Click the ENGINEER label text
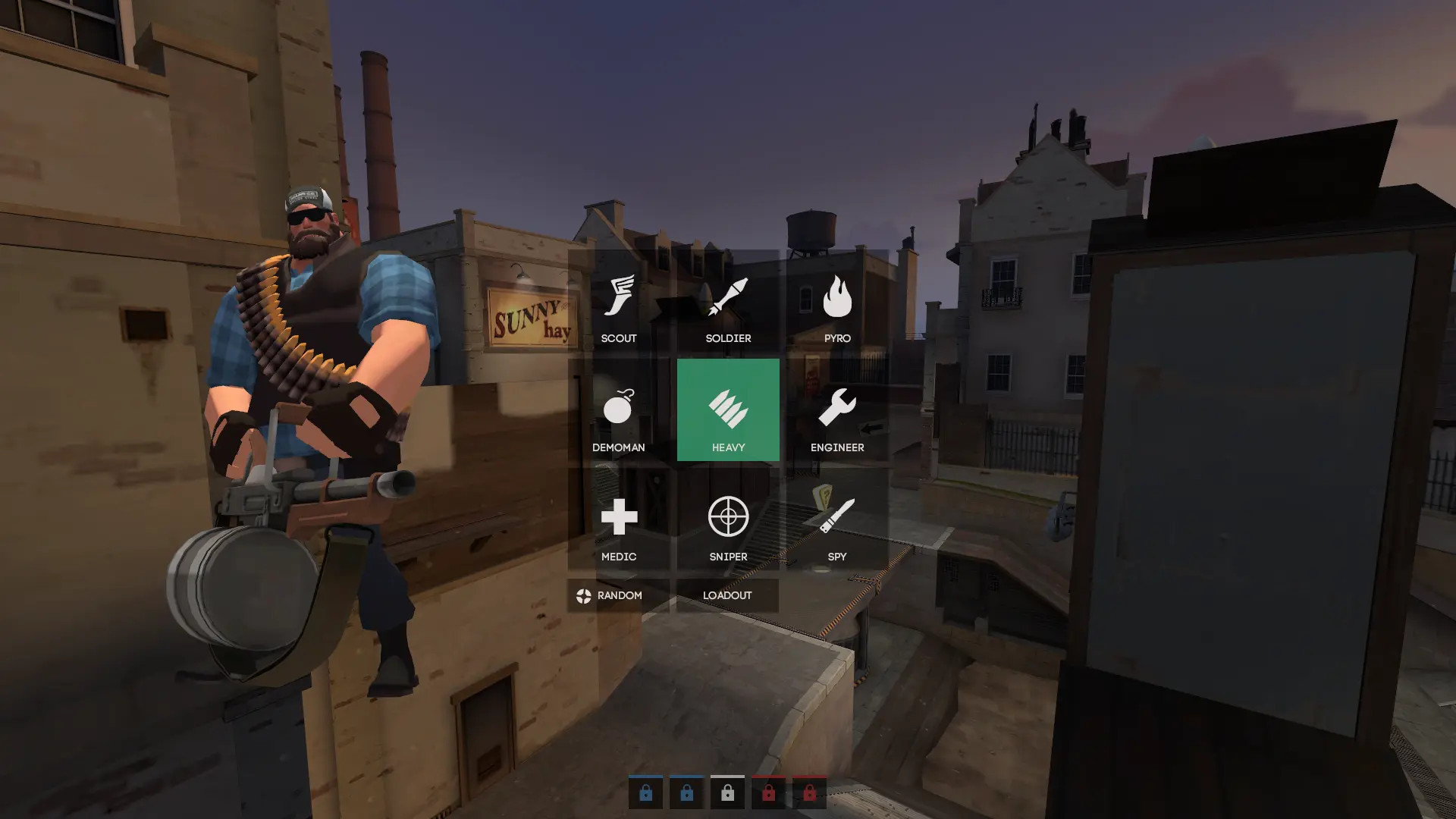1456x819 pixels. (837, 447)
